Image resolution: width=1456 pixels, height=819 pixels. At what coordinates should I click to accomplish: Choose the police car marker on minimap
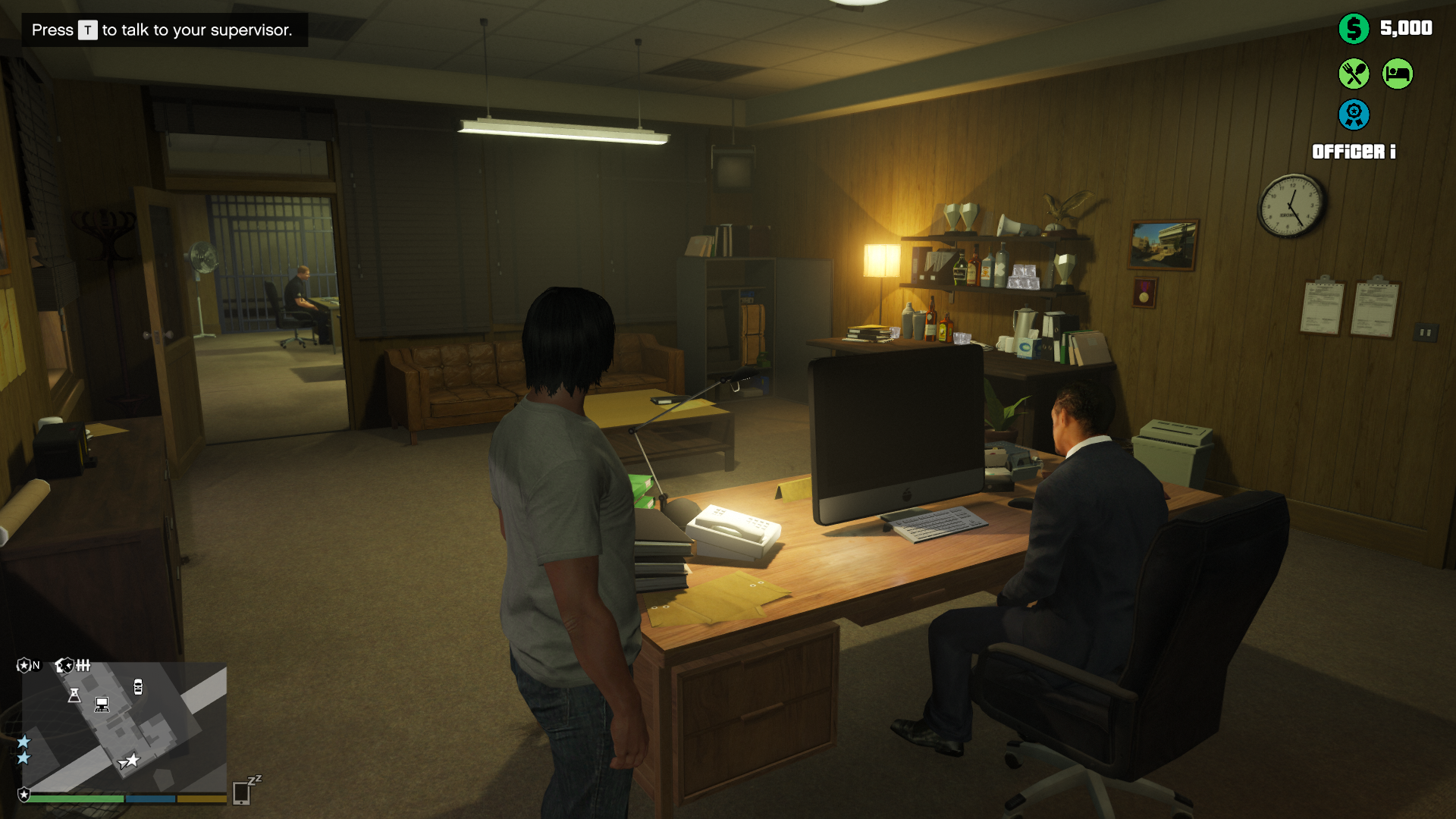(138, 687)
